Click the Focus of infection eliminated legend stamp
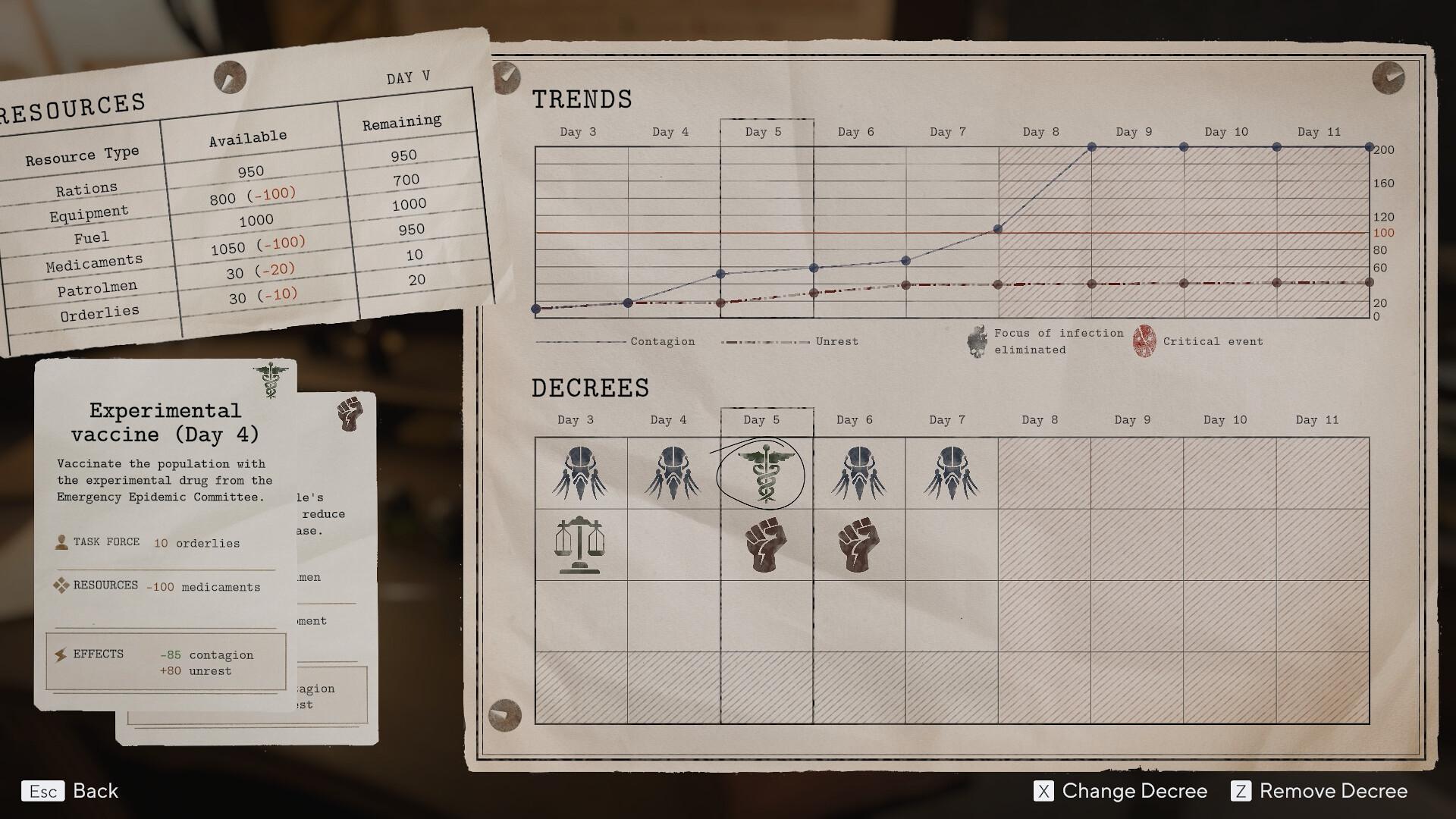Viewport: 1456px width, 819px height. [975, 341]
